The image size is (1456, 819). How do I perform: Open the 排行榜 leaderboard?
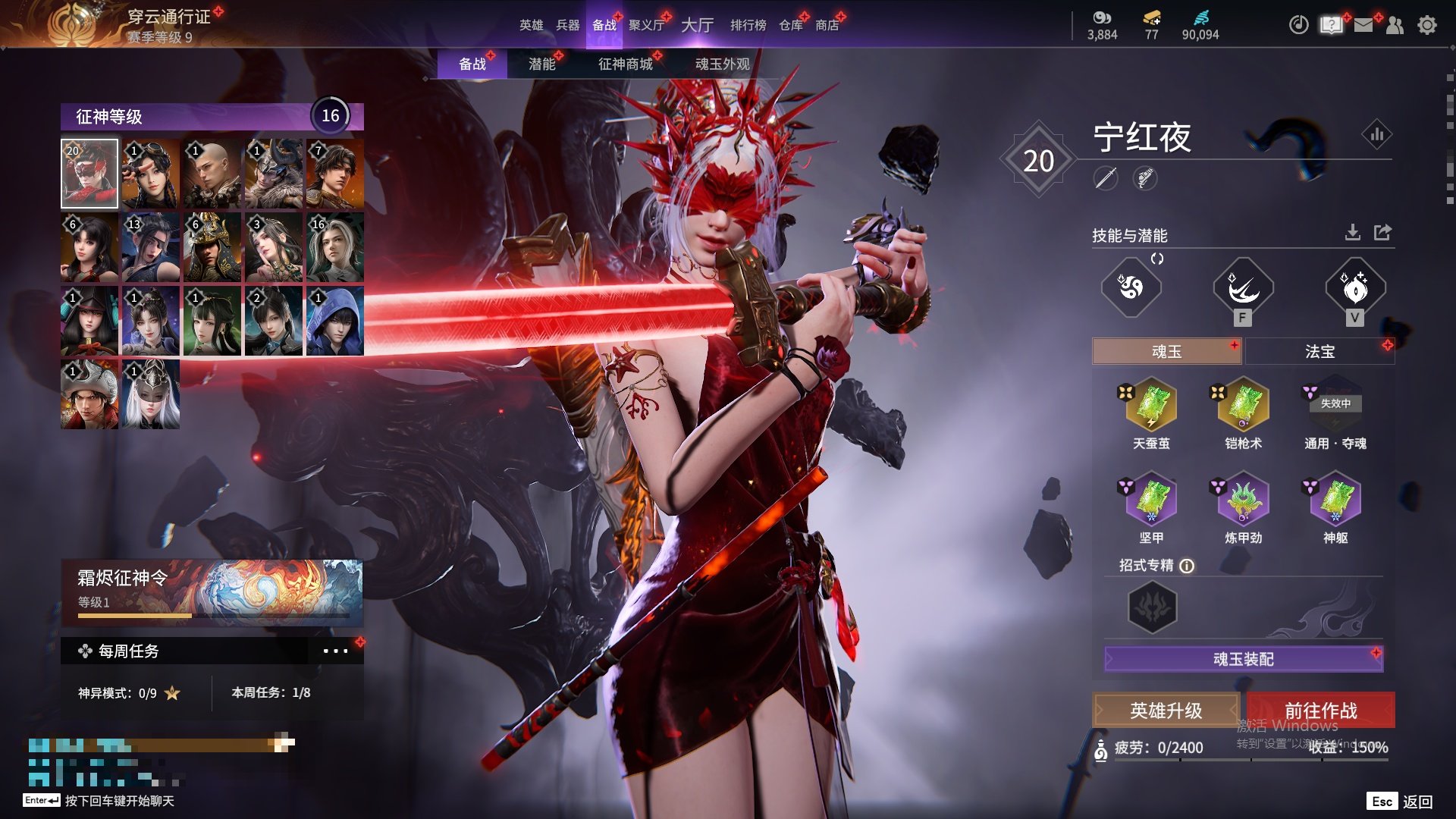[x=748, y=25]
